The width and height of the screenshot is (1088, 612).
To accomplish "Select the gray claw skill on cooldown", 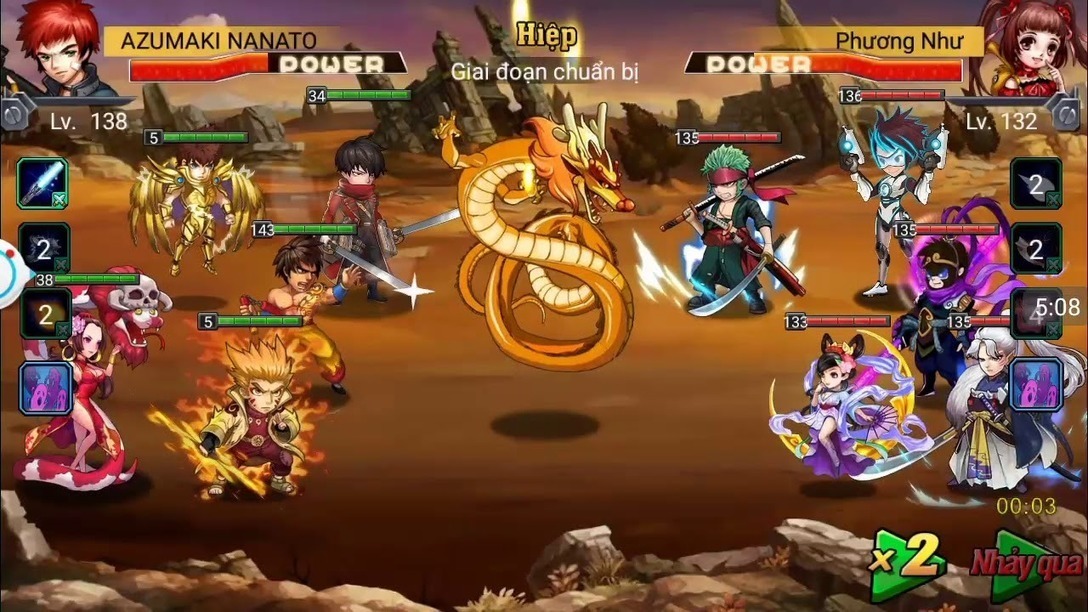I will (45, 246).
